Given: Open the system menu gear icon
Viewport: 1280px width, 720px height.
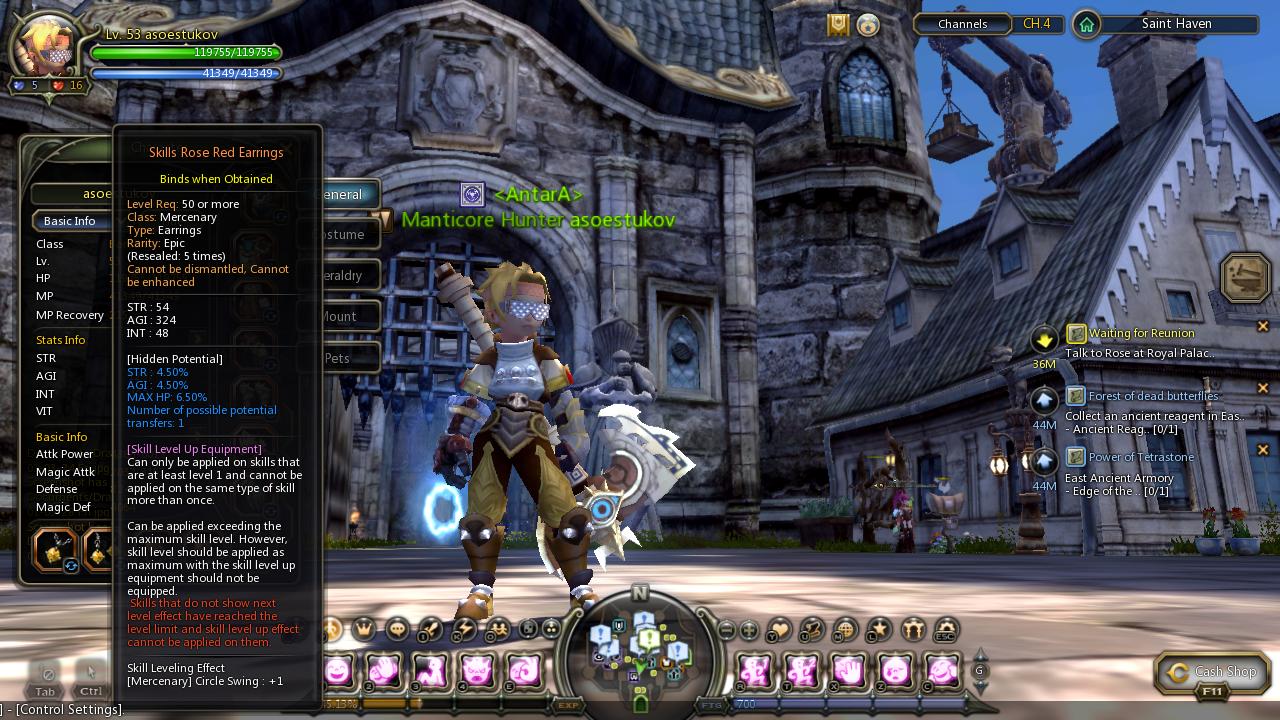Looking at the screenshot, I should point(944,630).
